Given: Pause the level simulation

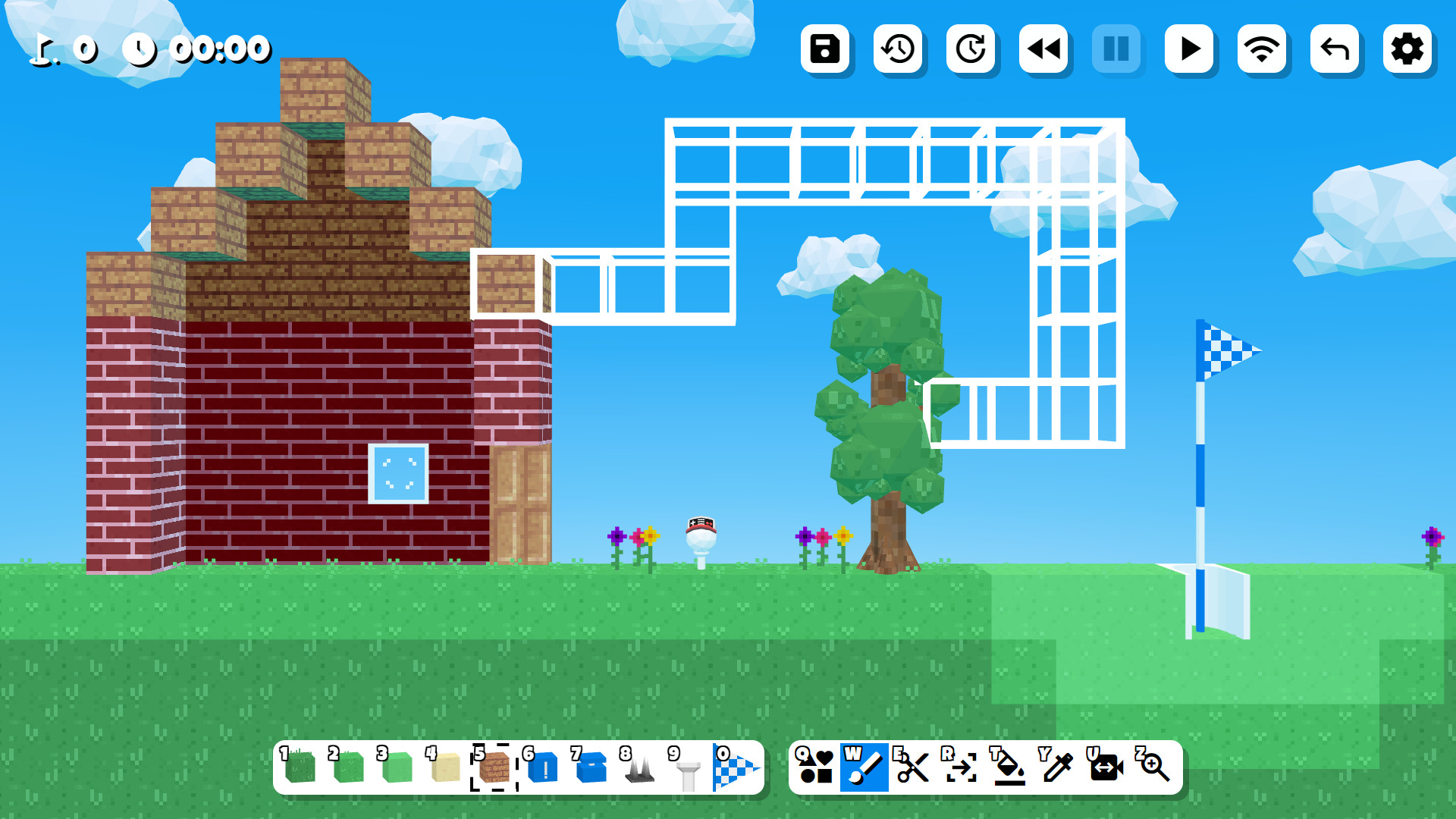Looking at the screenshot, I should point(1116,51).
